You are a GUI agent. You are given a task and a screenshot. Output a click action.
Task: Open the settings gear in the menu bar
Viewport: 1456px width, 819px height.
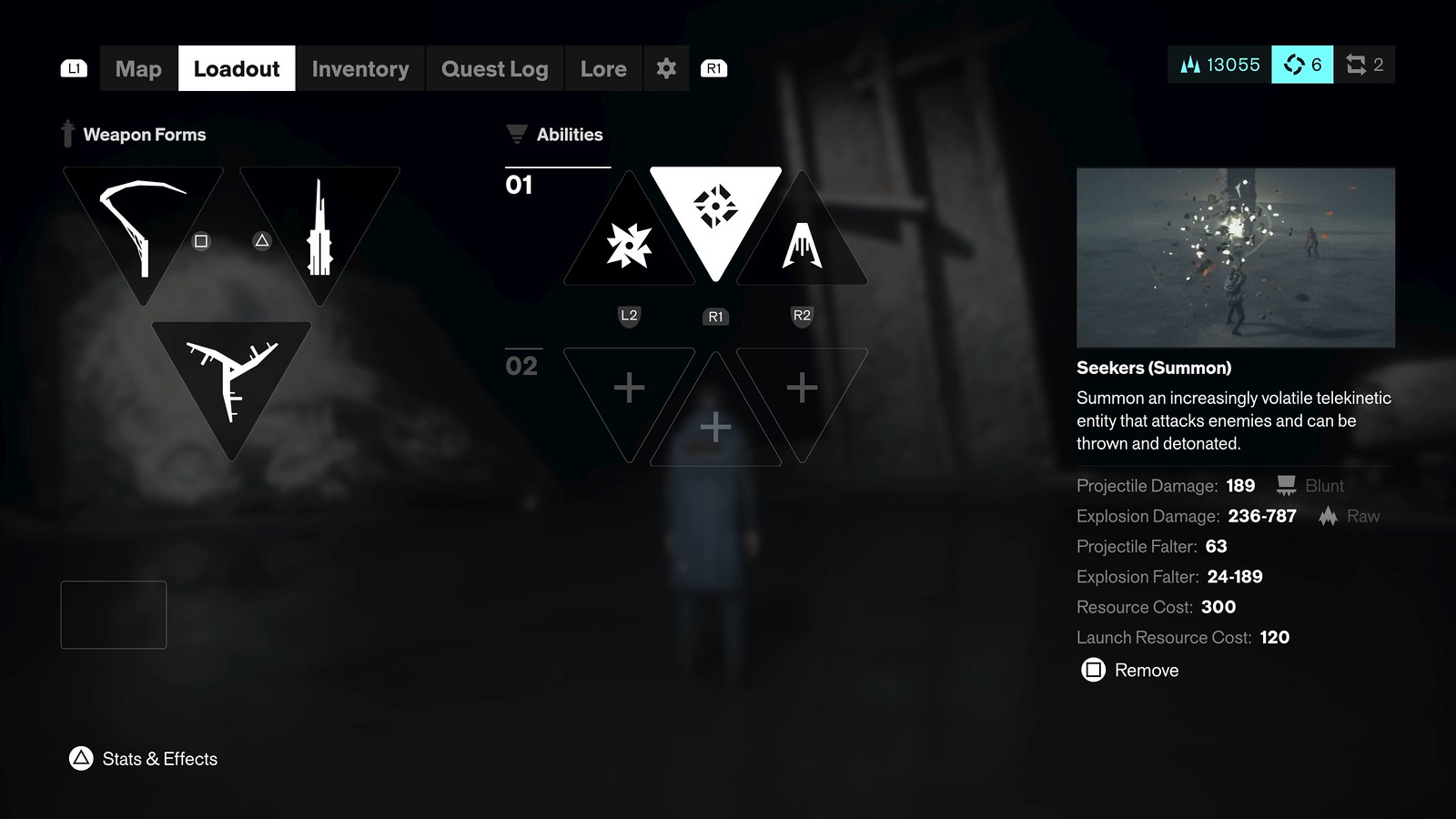pos(666,68)
